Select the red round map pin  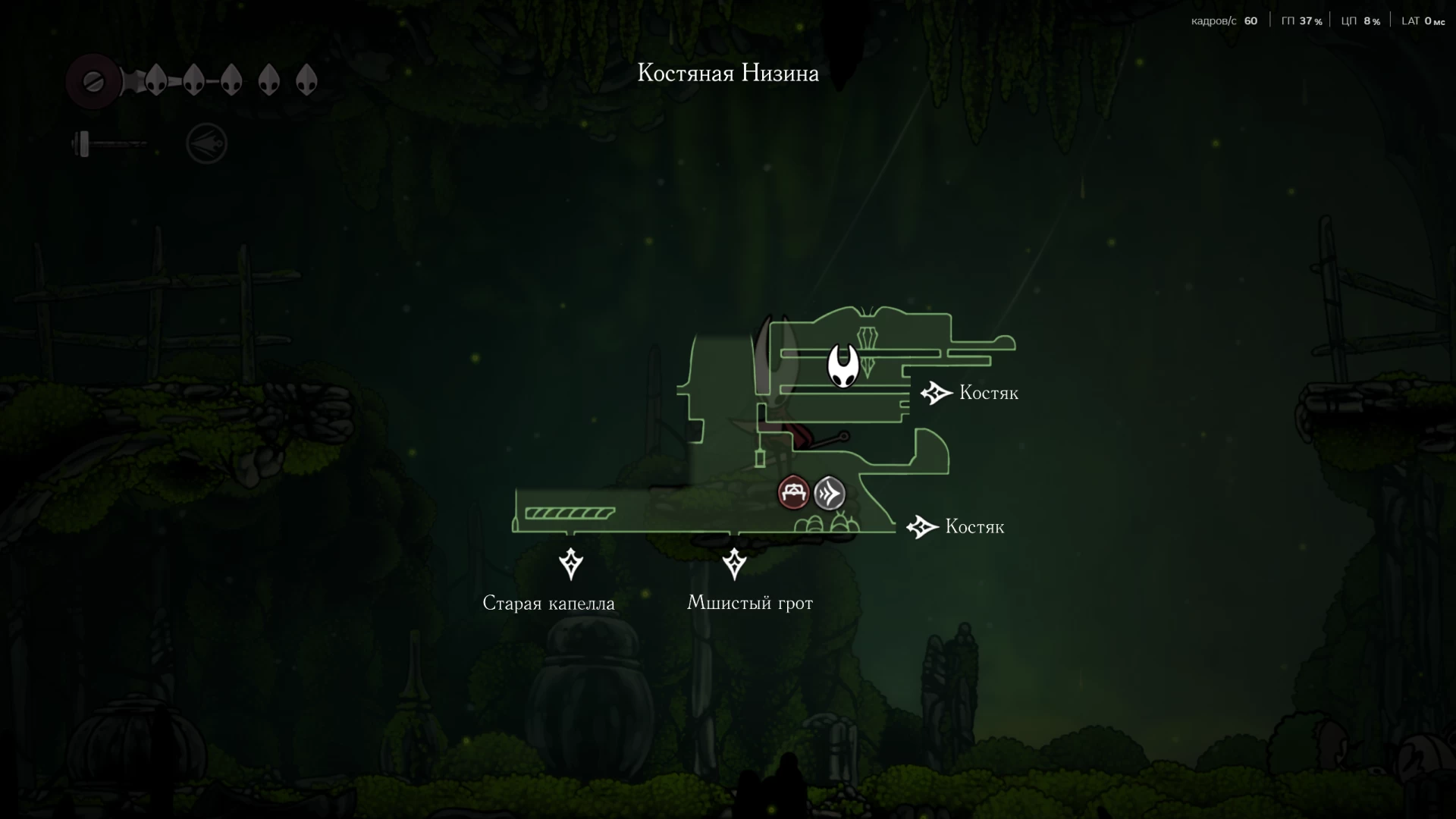pos(794,493)
